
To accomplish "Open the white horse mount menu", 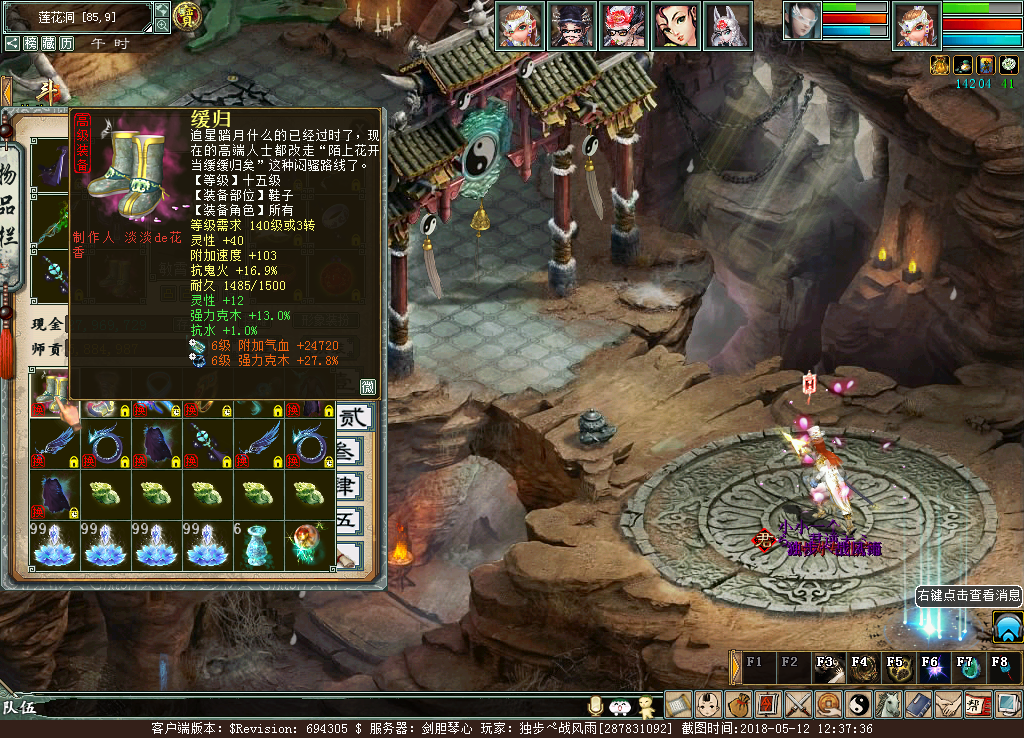I will point(889,704).
